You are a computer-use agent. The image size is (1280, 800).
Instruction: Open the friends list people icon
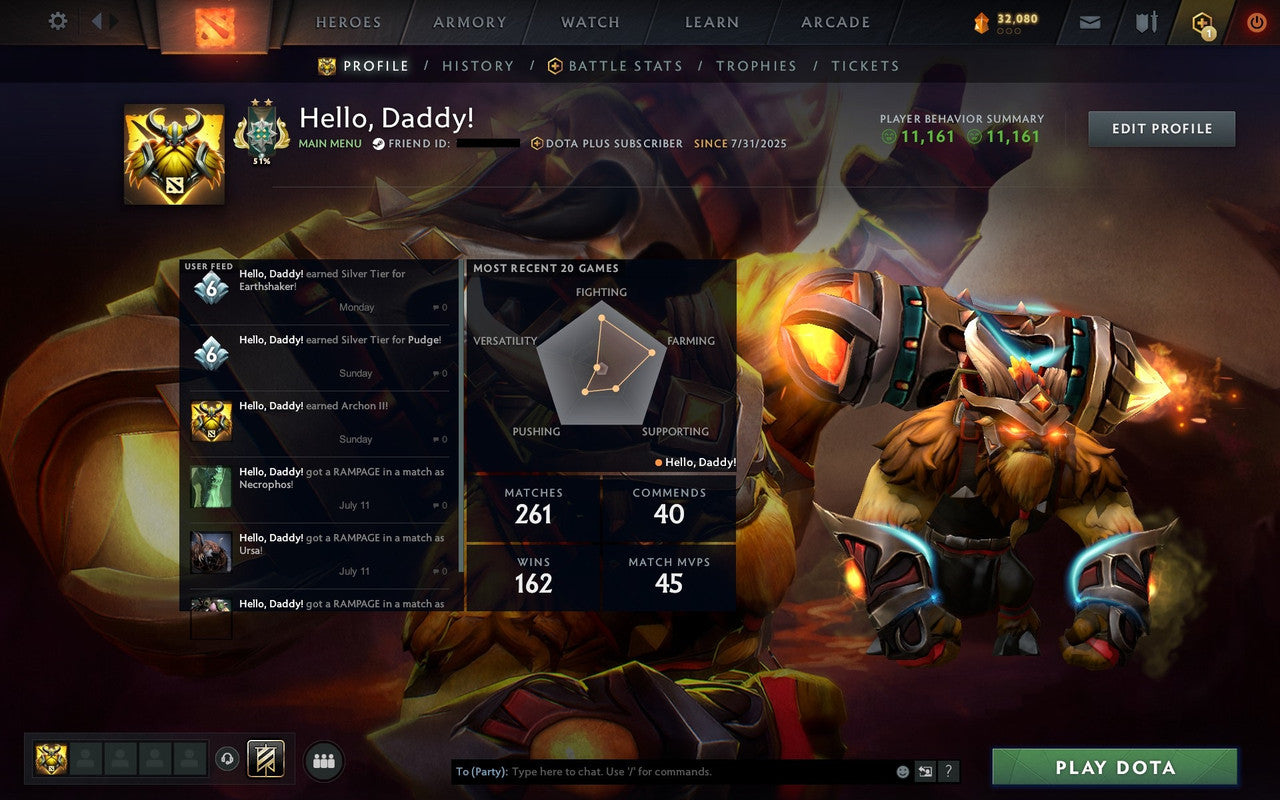coord(323,759)
